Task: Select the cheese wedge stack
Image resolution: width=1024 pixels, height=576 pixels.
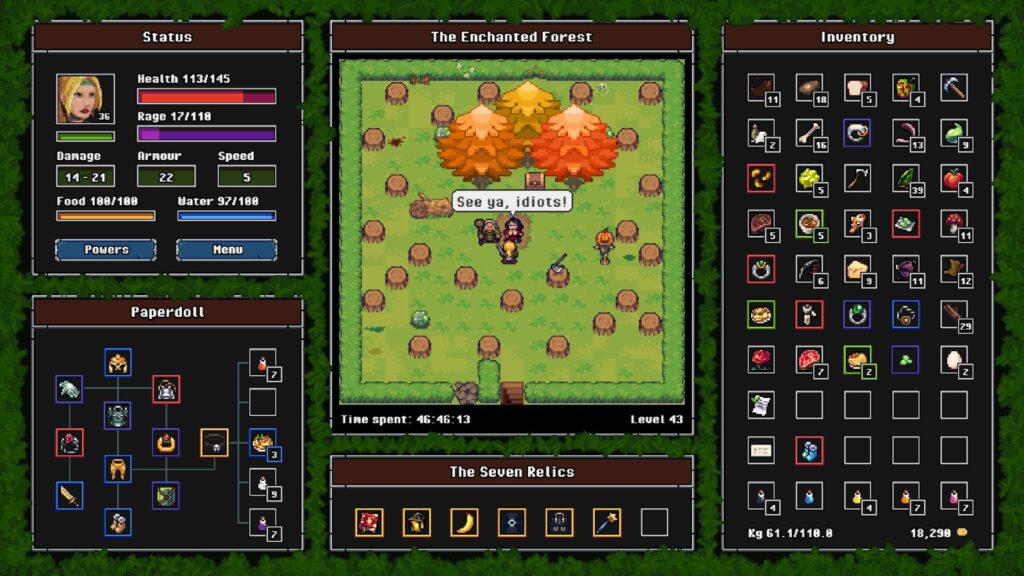Action: (857, 269)
